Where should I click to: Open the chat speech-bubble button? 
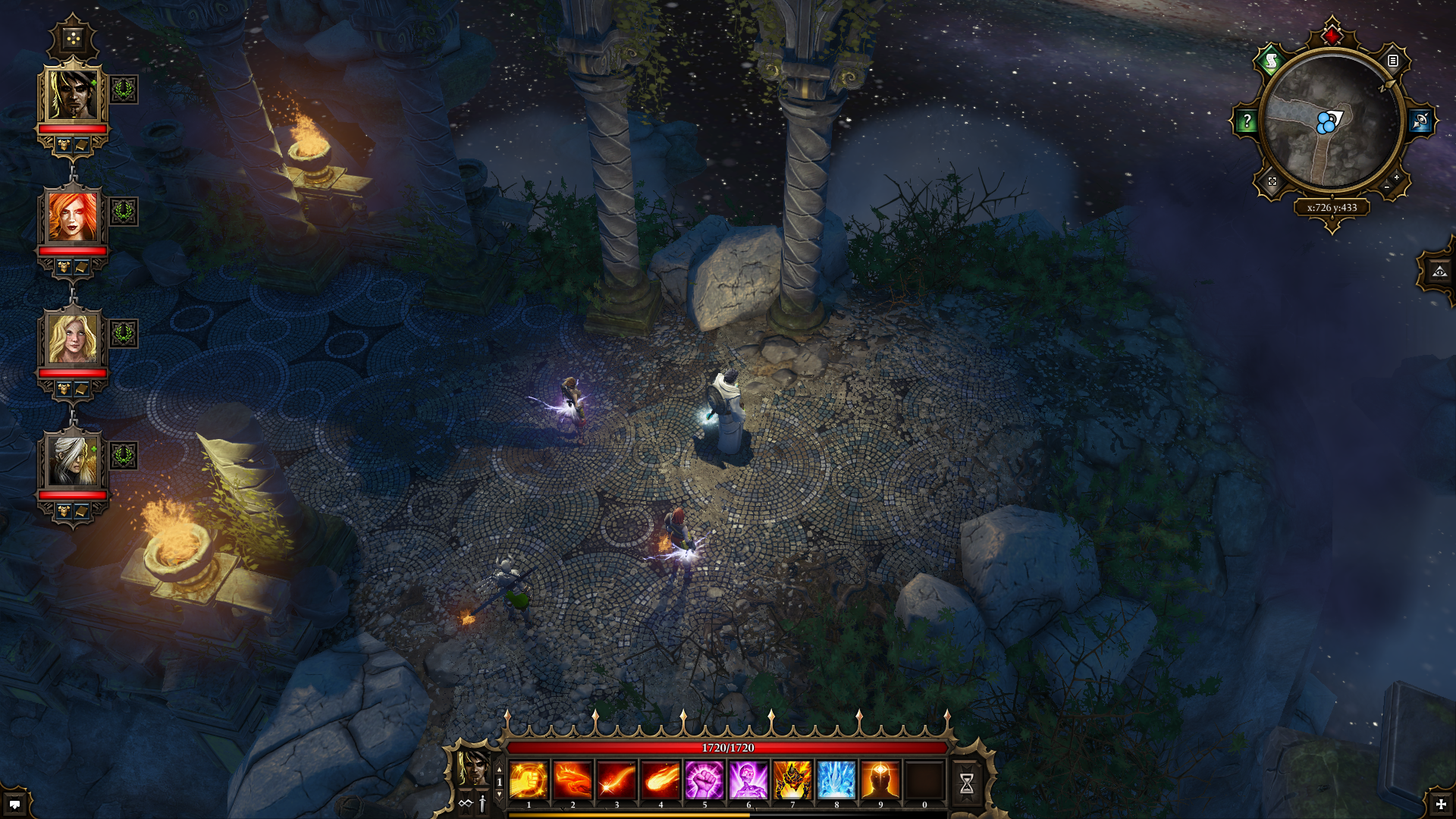pyautogui.click(x=14, y=804)
